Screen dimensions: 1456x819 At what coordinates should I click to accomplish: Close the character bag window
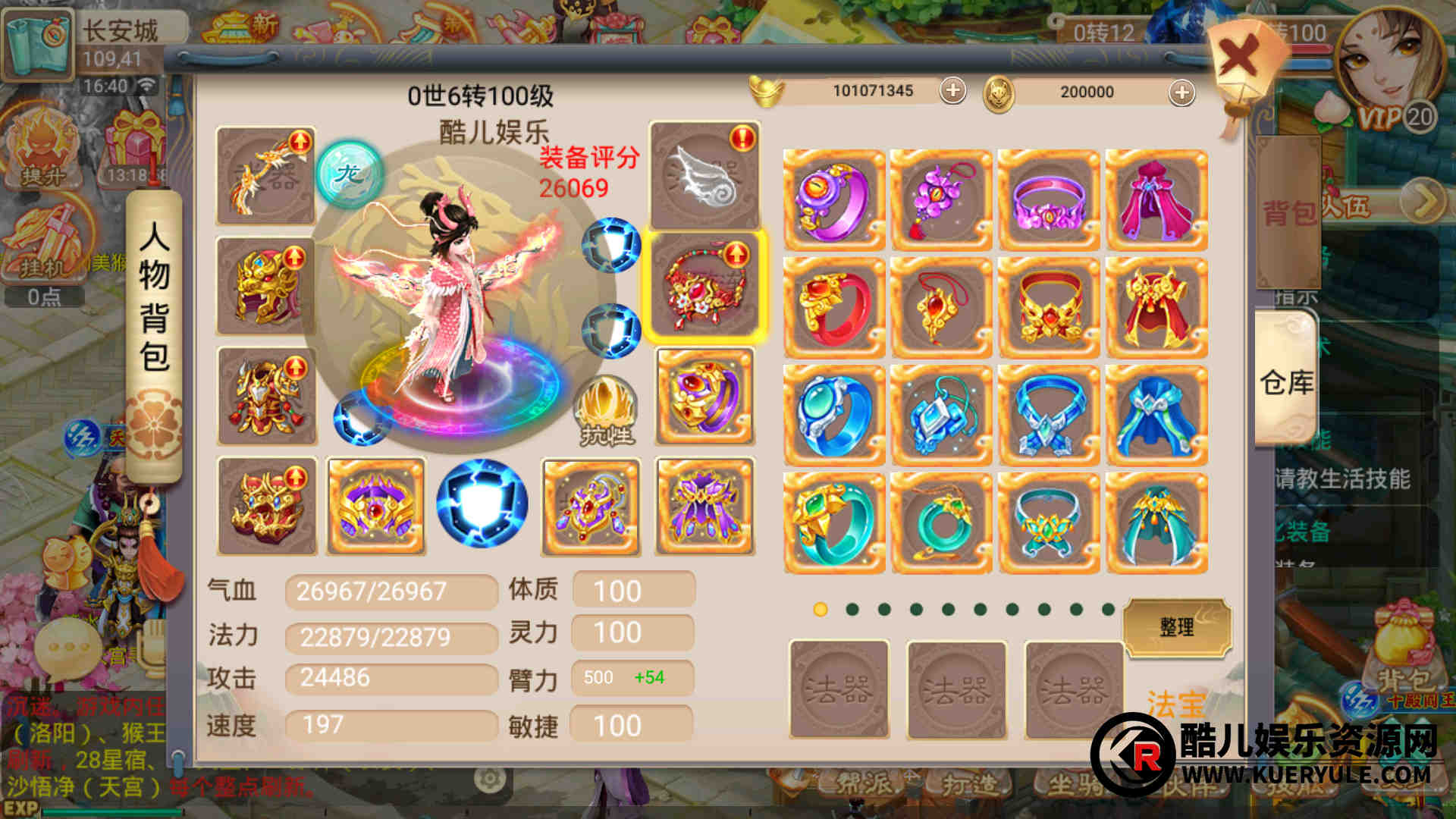coord(1239,59)
